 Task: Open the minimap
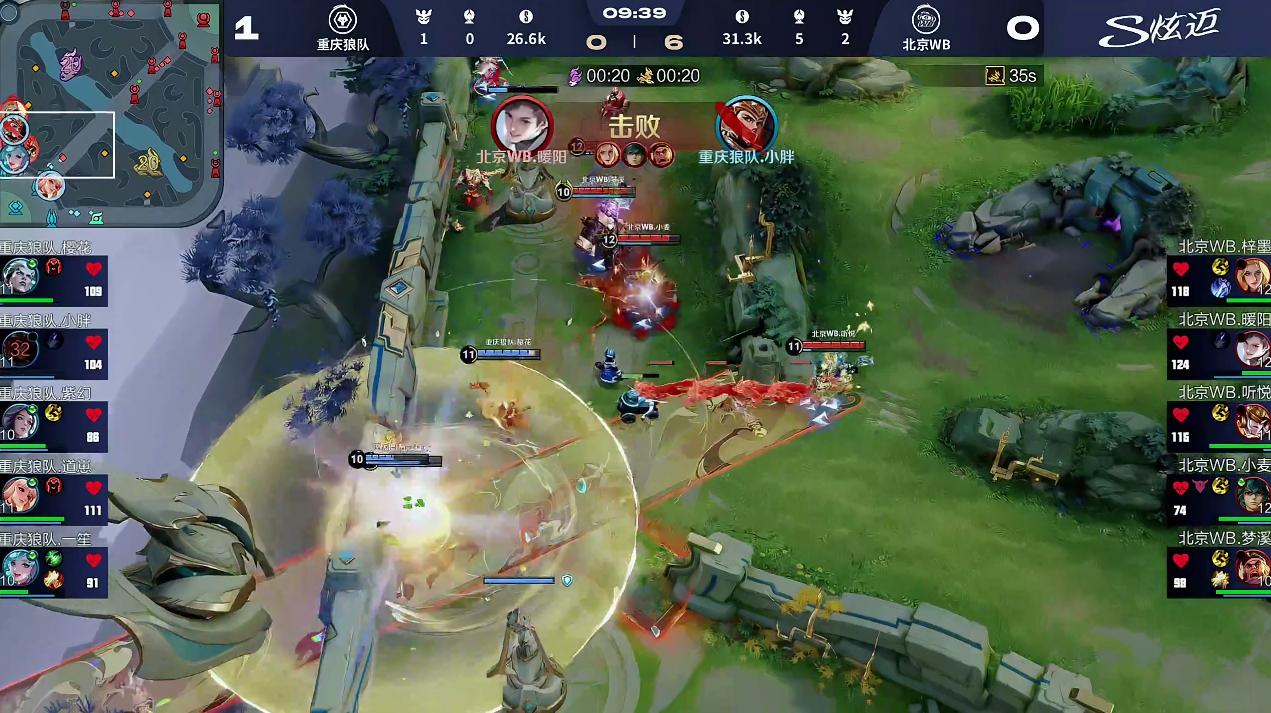click(110, 112)
